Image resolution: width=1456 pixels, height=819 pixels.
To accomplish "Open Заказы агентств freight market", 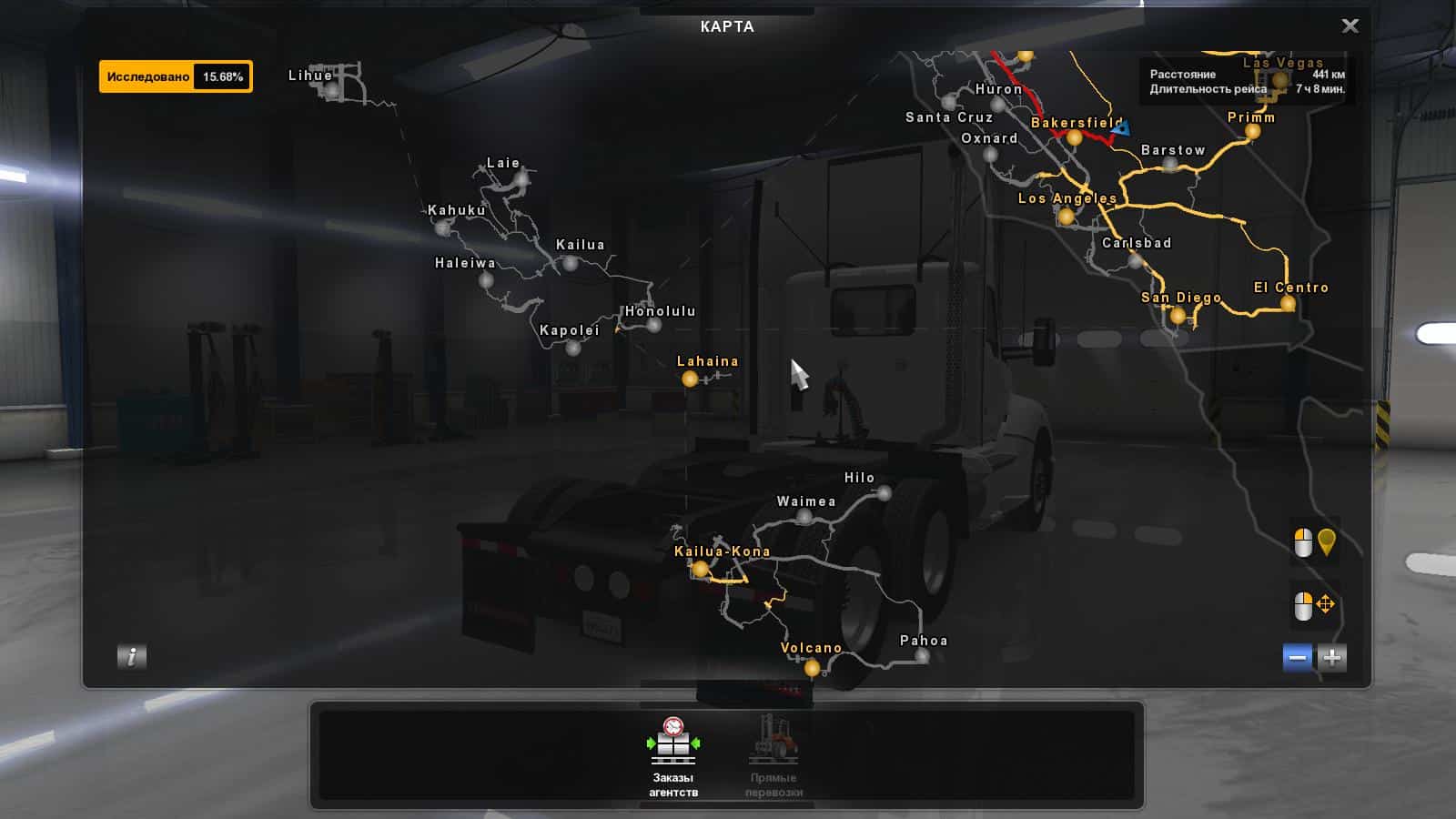I will pyautogui.click(x=673, y=757).
